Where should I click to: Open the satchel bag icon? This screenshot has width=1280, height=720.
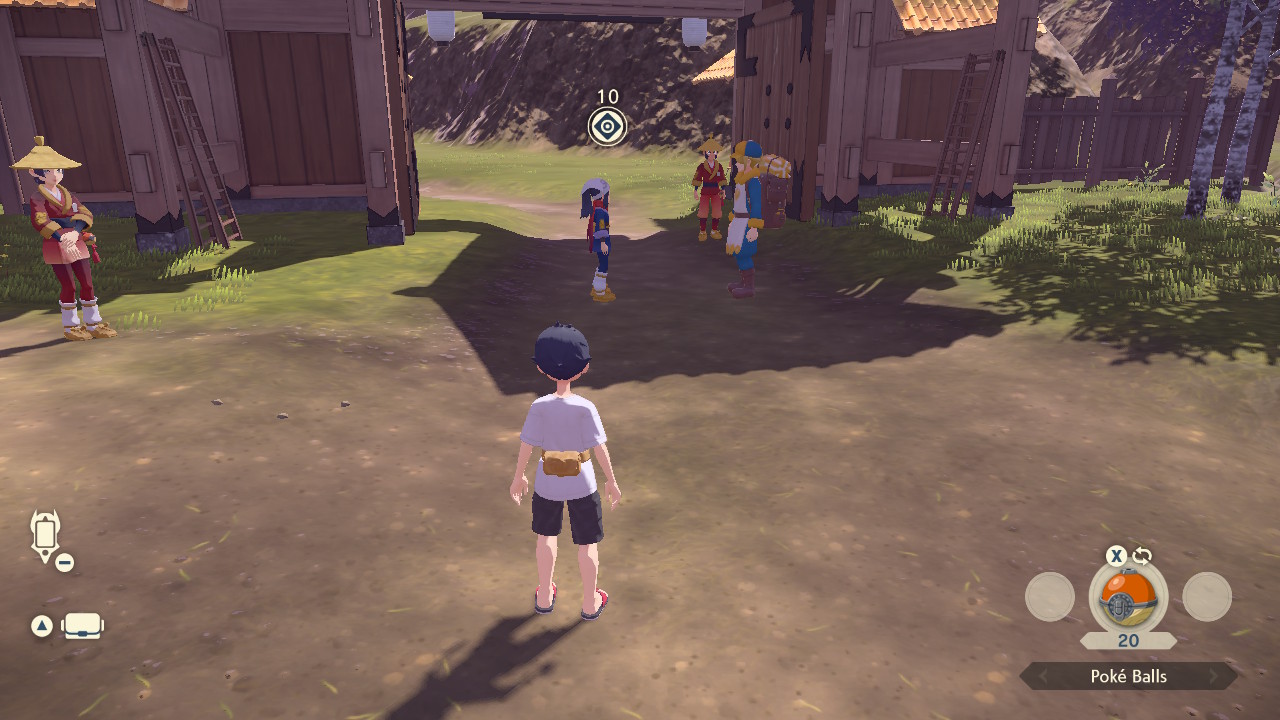point(83,626)
